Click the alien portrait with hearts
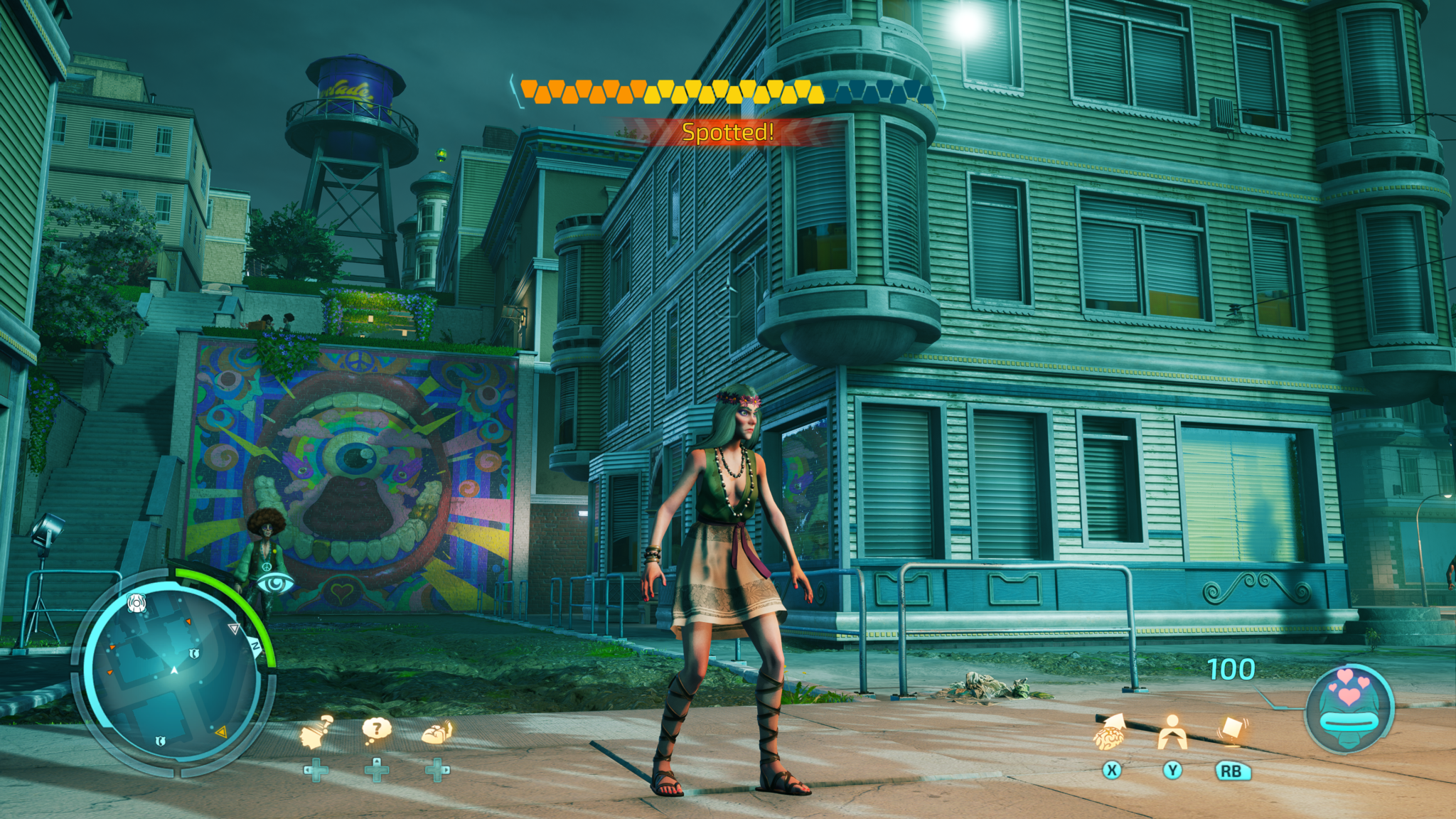 1349,708
